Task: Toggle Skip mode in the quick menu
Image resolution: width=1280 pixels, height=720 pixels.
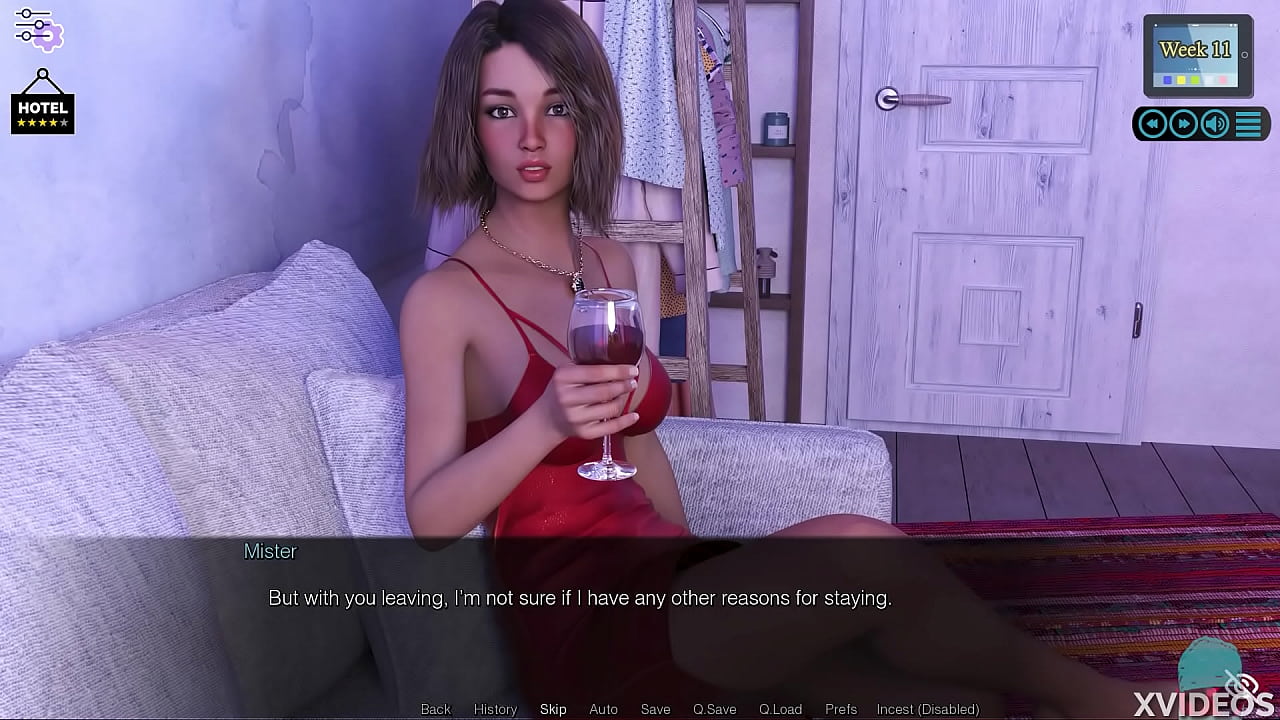Action: tap(553, 708)
